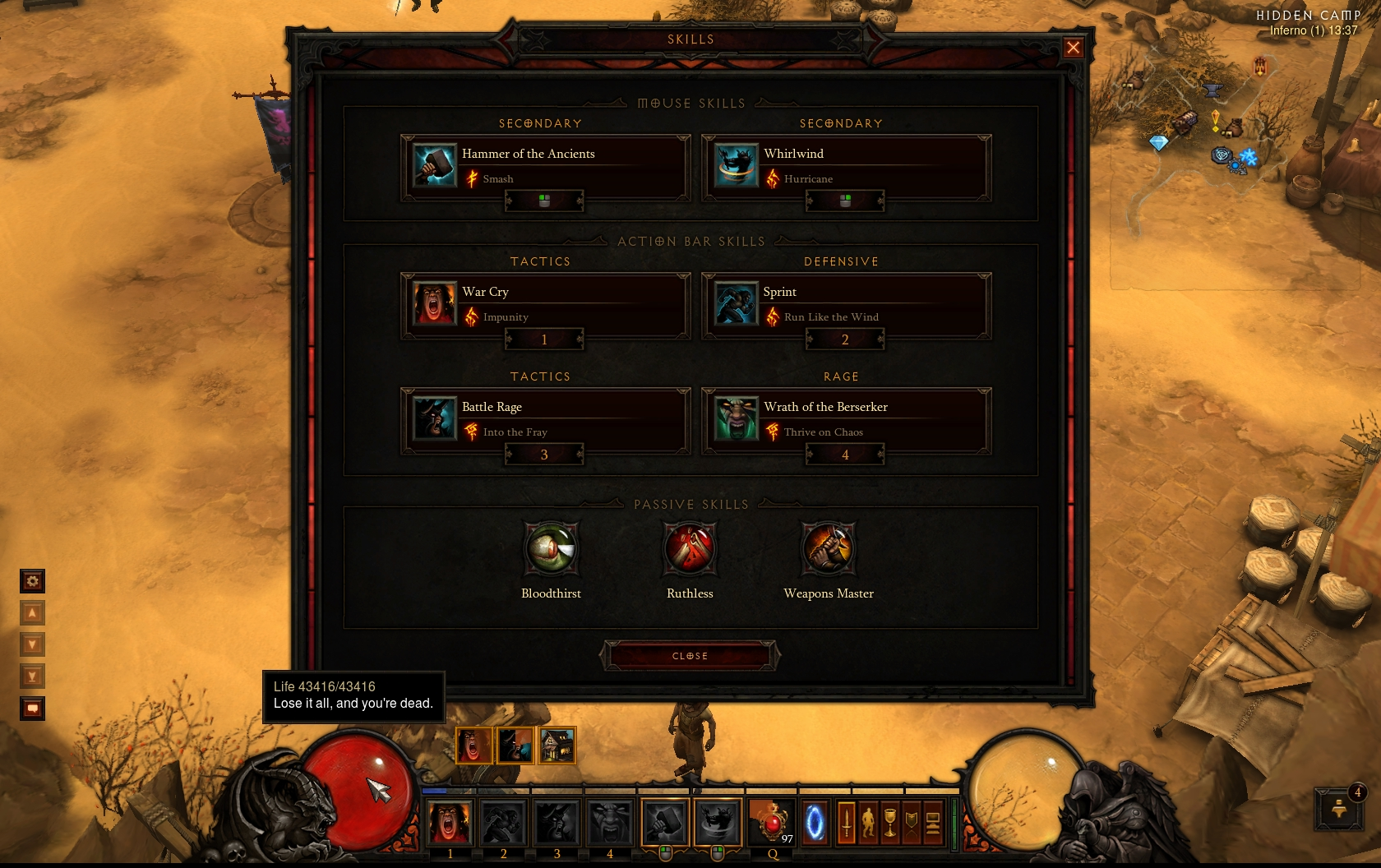Open the Weapons Master passive skill

pyautogui.click(x=829, y=549)
